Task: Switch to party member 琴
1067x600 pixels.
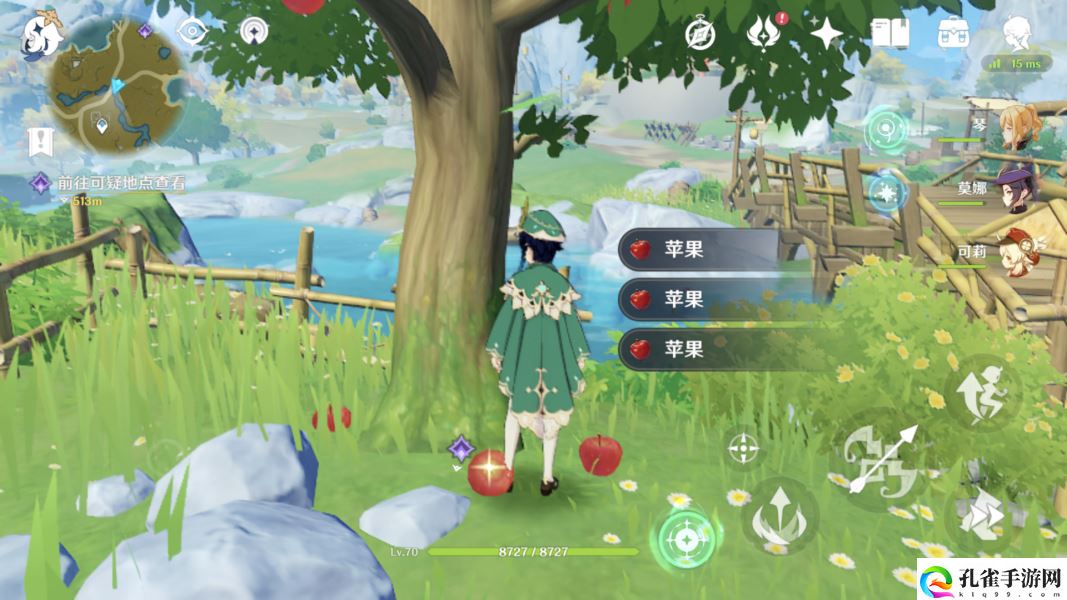Action: pos(1018,125)
